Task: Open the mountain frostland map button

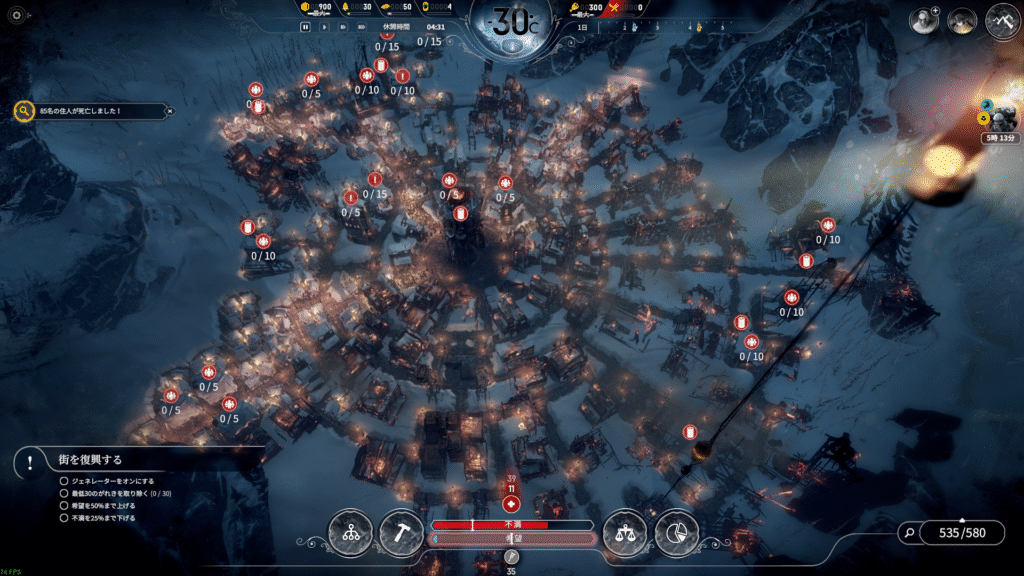Action: (1002, 22)
